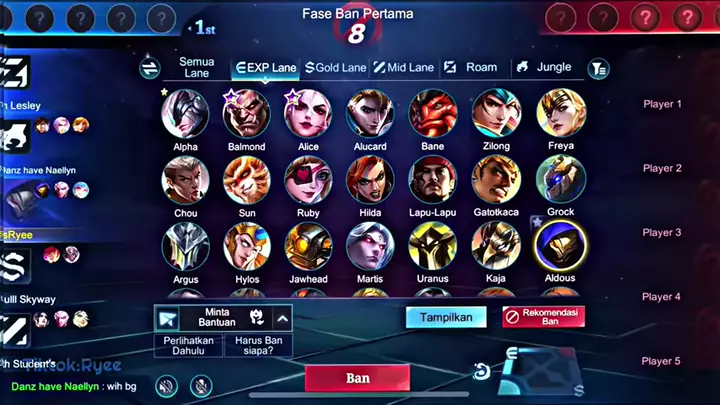Switch to the Gold Lane tab

coord(336,68)
